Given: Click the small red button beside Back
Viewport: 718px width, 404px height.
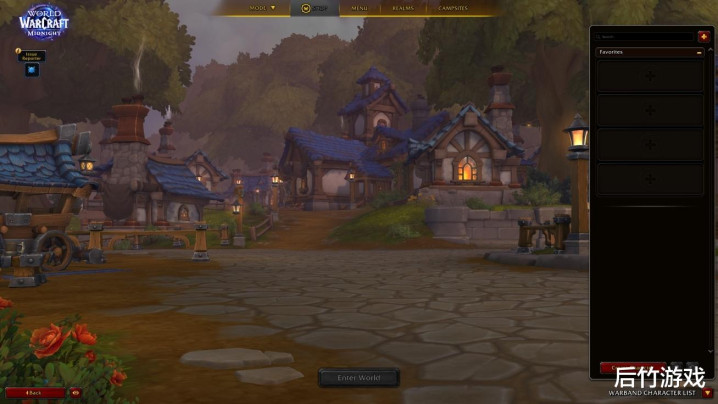Looking at the screenshot, I should (75, 393).
